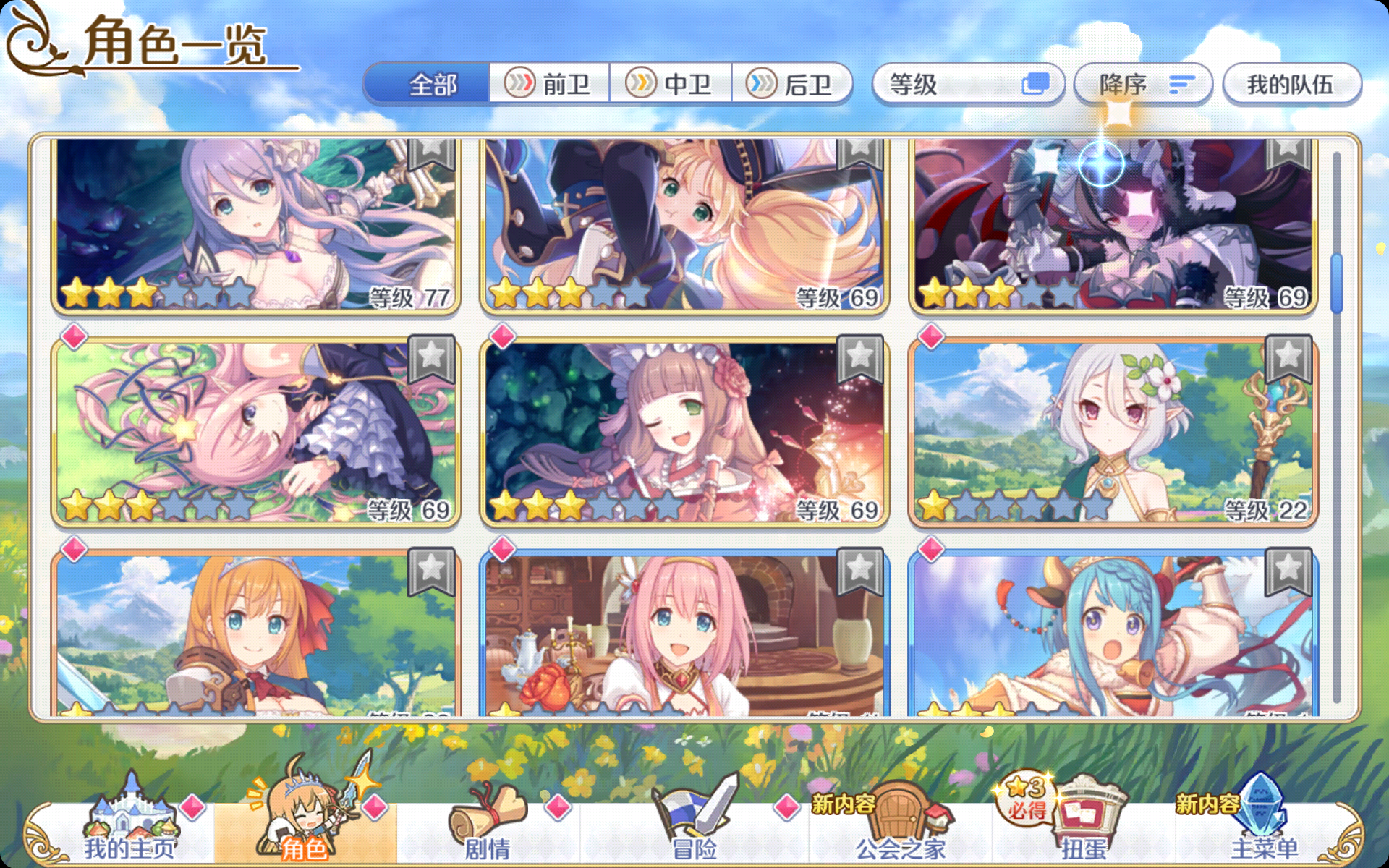Select the 全部 filter

click(433, 83)
